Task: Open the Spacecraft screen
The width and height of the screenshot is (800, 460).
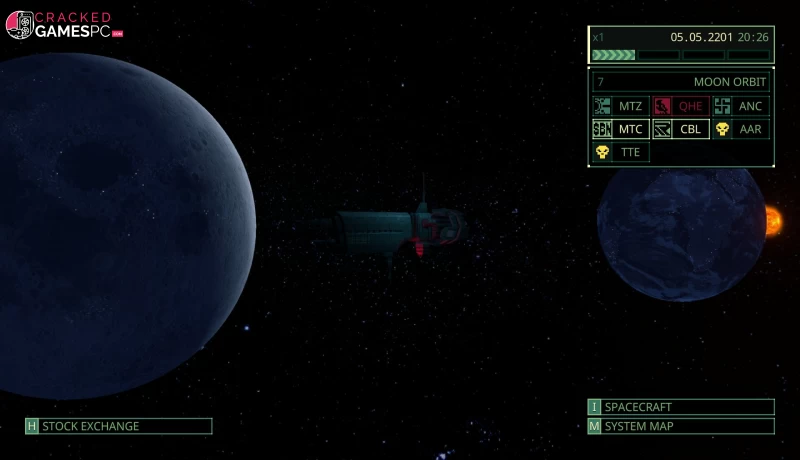Action: pos(681,407)
